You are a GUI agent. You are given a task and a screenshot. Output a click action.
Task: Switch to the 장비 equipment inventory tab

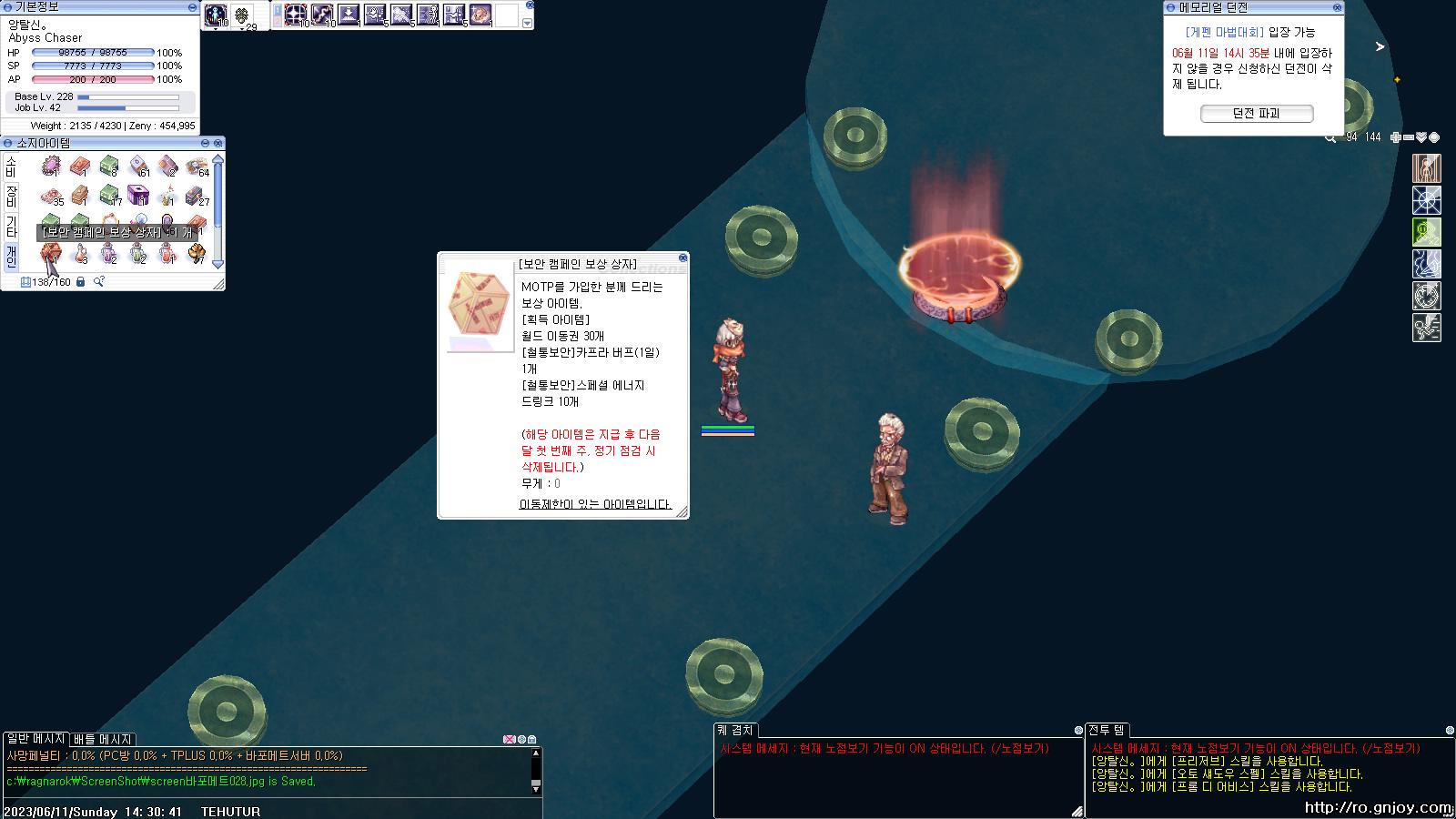point(11,196)
